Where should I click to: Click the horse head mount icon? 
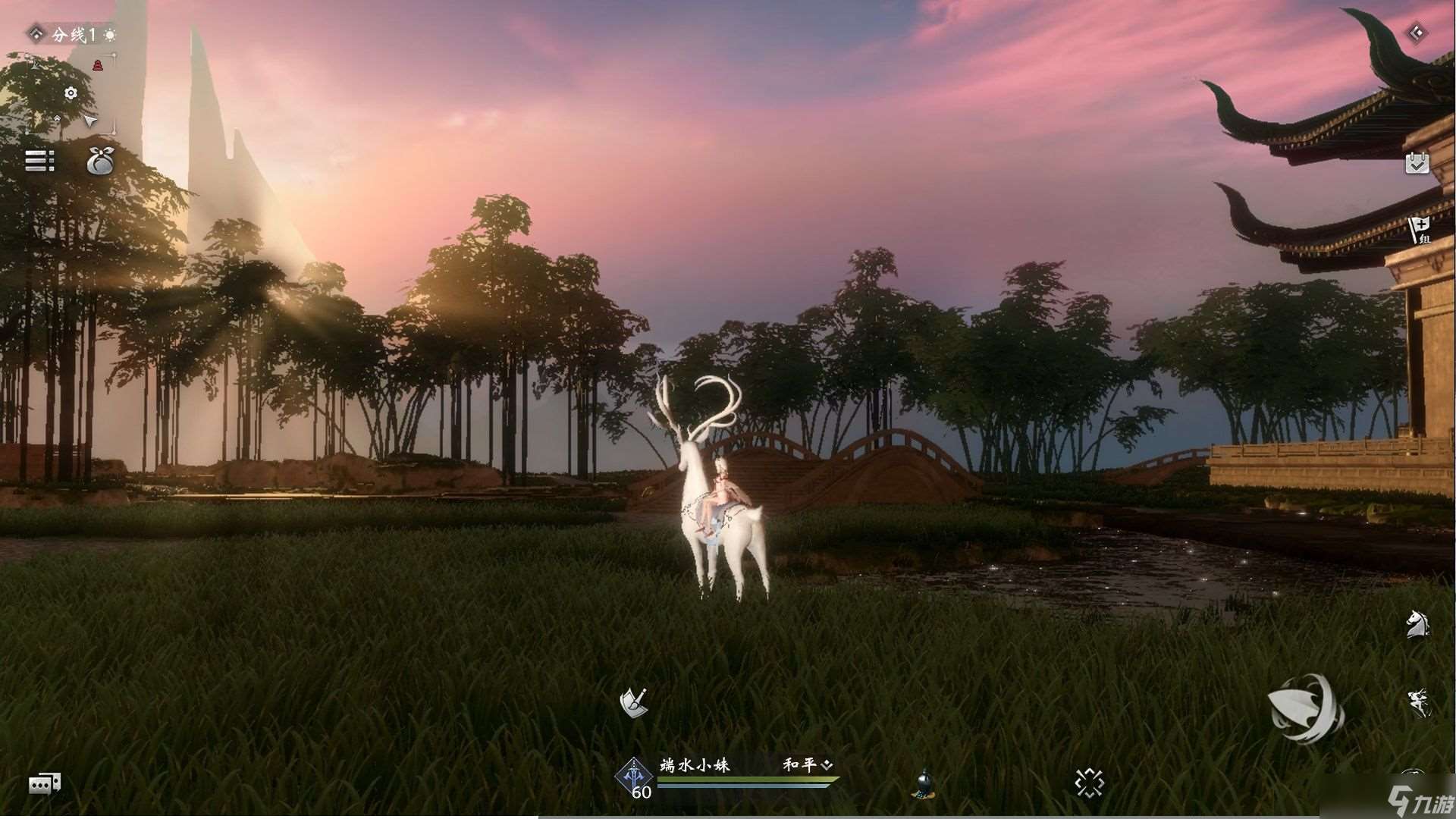(x=1417, y=624)
